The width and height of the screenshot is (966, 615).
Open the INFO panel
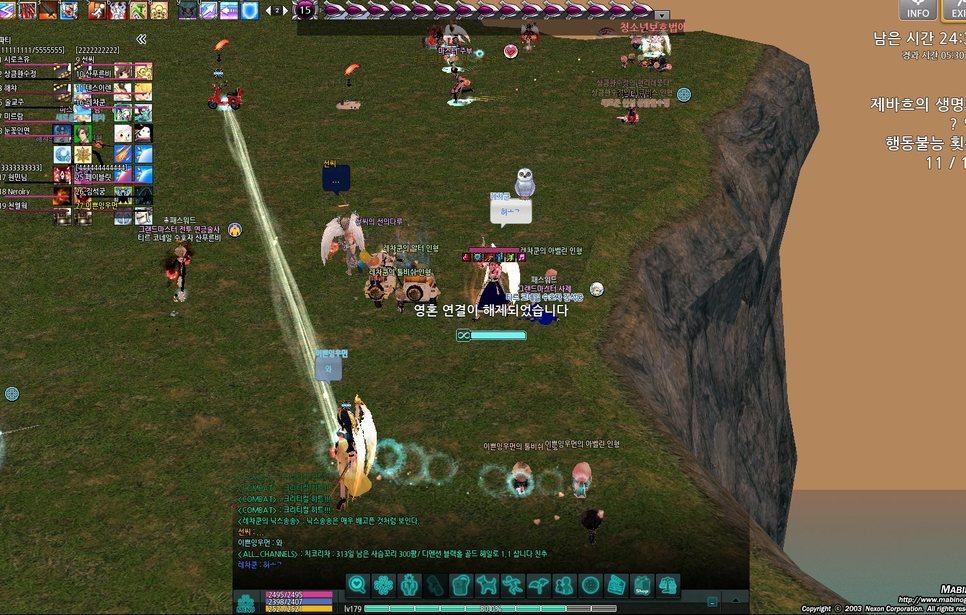[x=917, y=10]
